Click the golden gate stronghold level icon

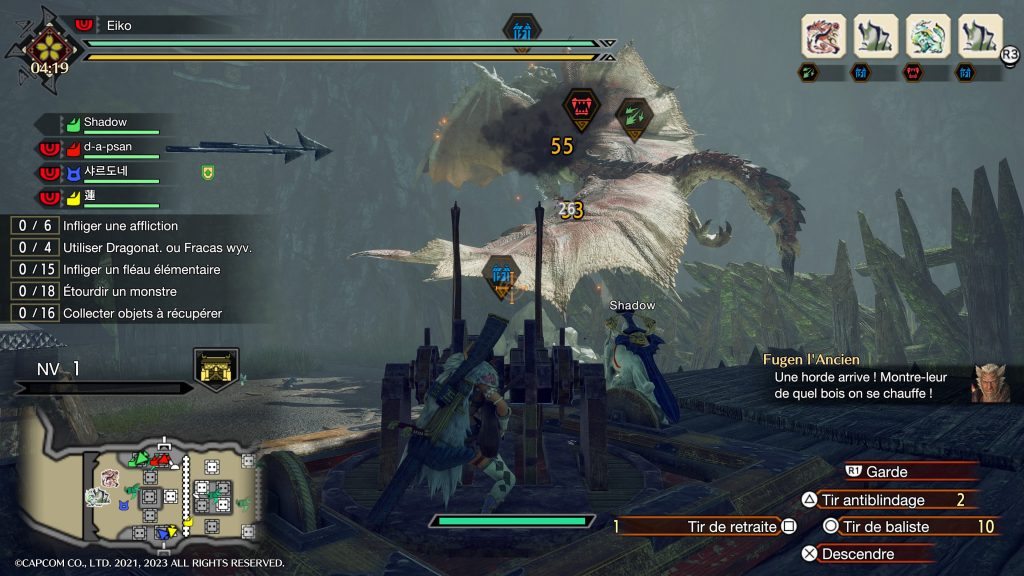point(216,368)
